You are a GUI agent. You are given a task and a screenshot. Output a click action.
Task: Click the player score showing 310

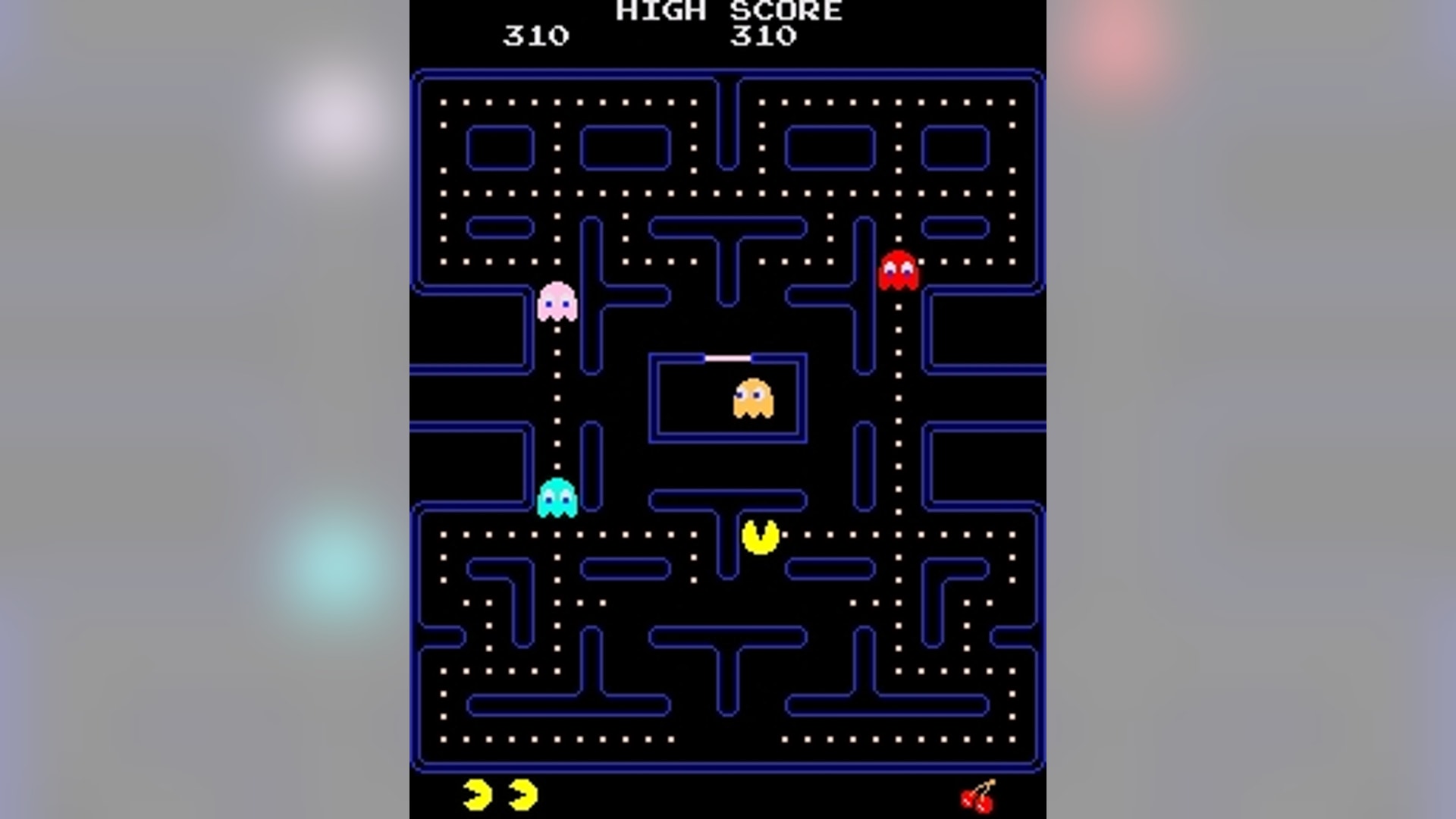pyautogui.click(x=535, y=34)
